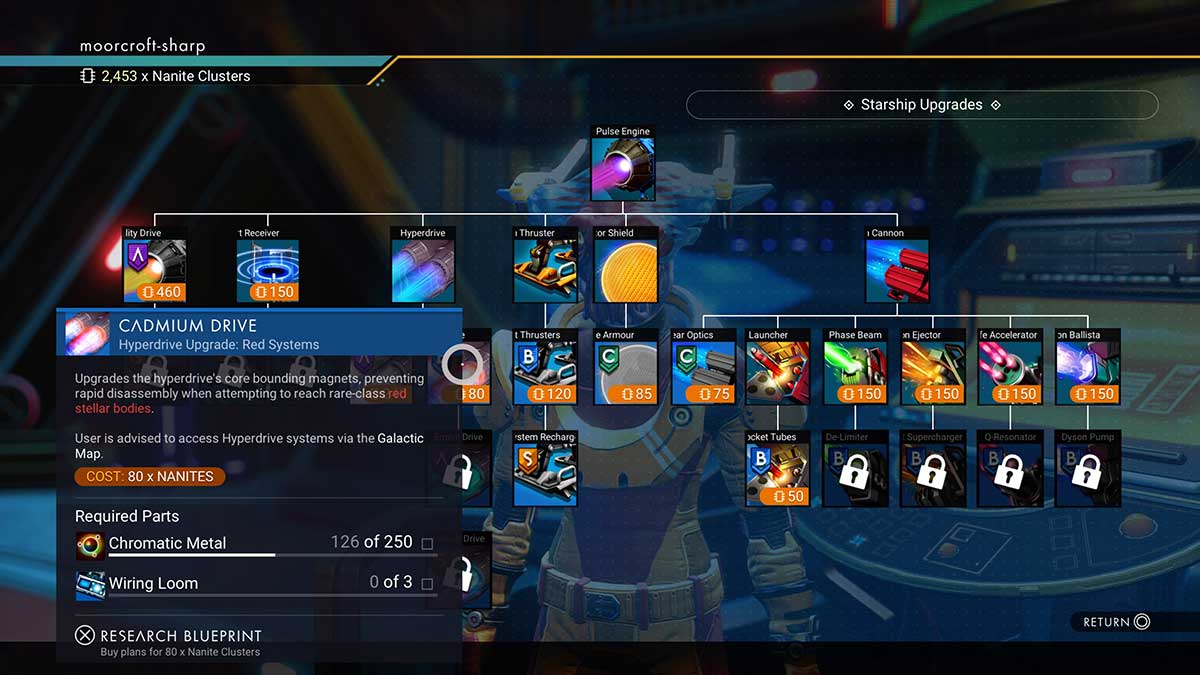Switch the Starship Upgrades category selector

(x=921, y=105)
